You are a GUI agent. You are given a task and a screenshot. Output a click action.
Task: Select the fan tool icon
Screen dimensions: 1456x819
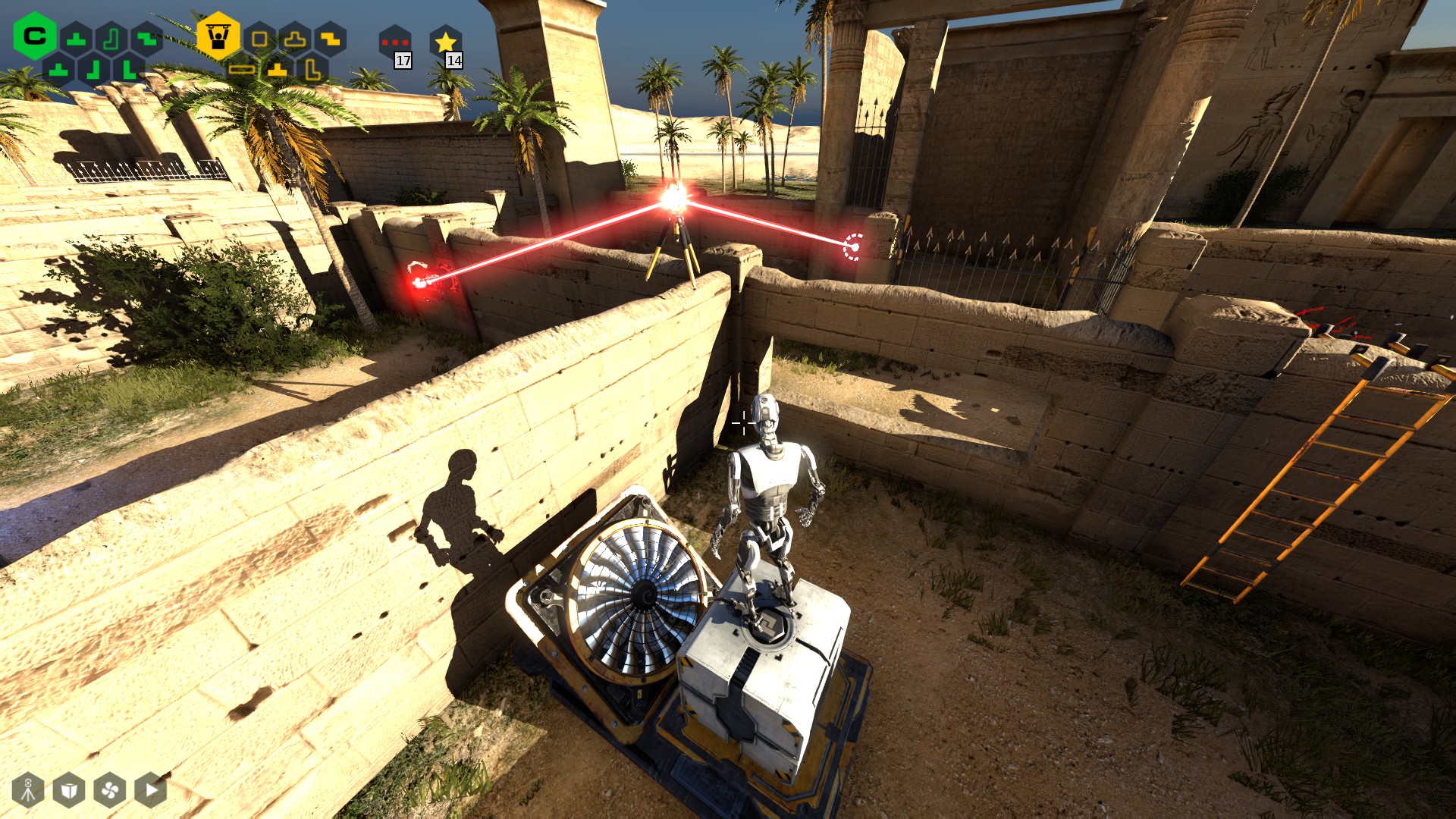click(109, 790)
